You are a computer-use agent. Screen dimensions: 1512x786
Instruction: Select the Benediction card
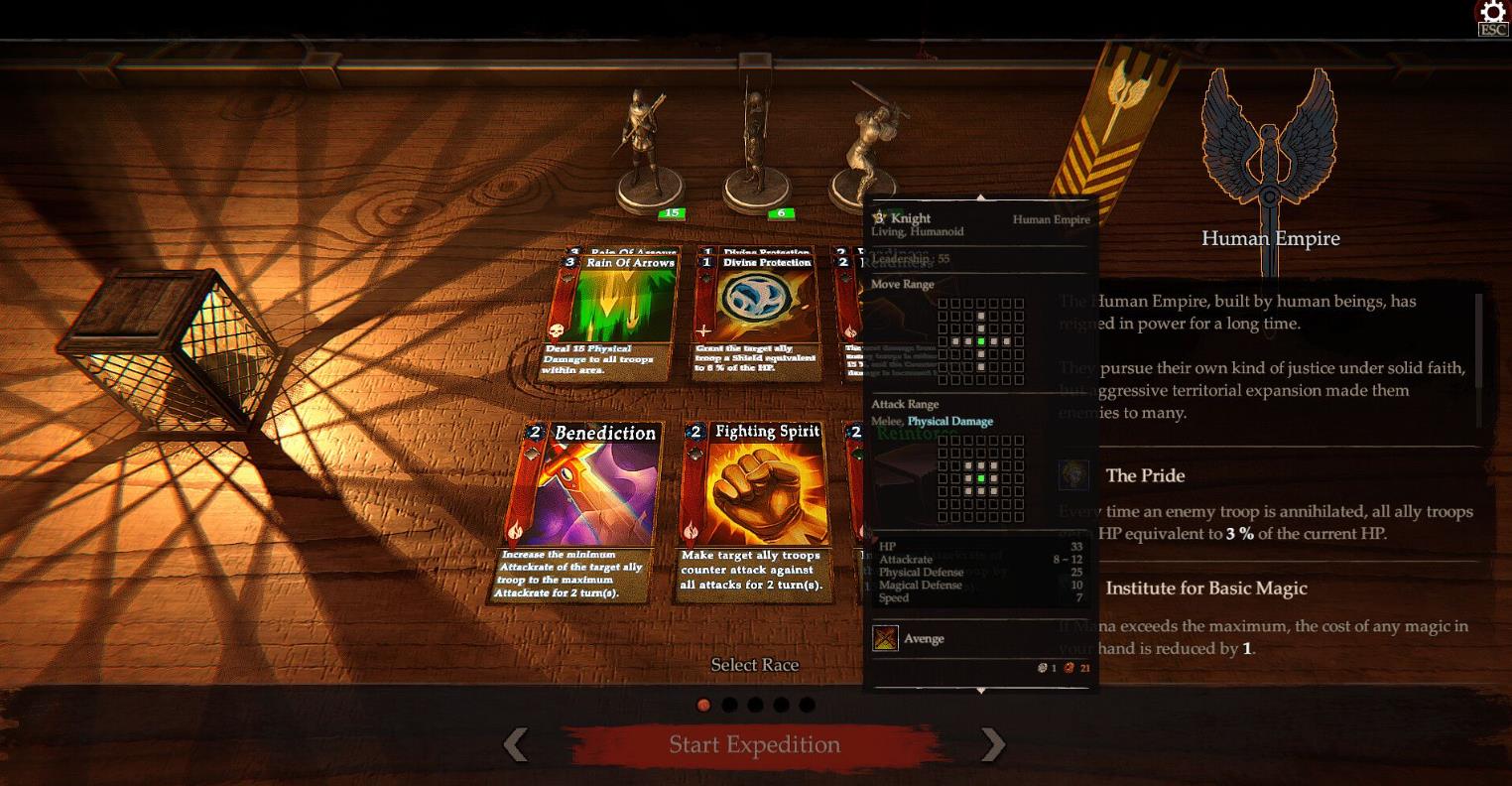(579, 510)
